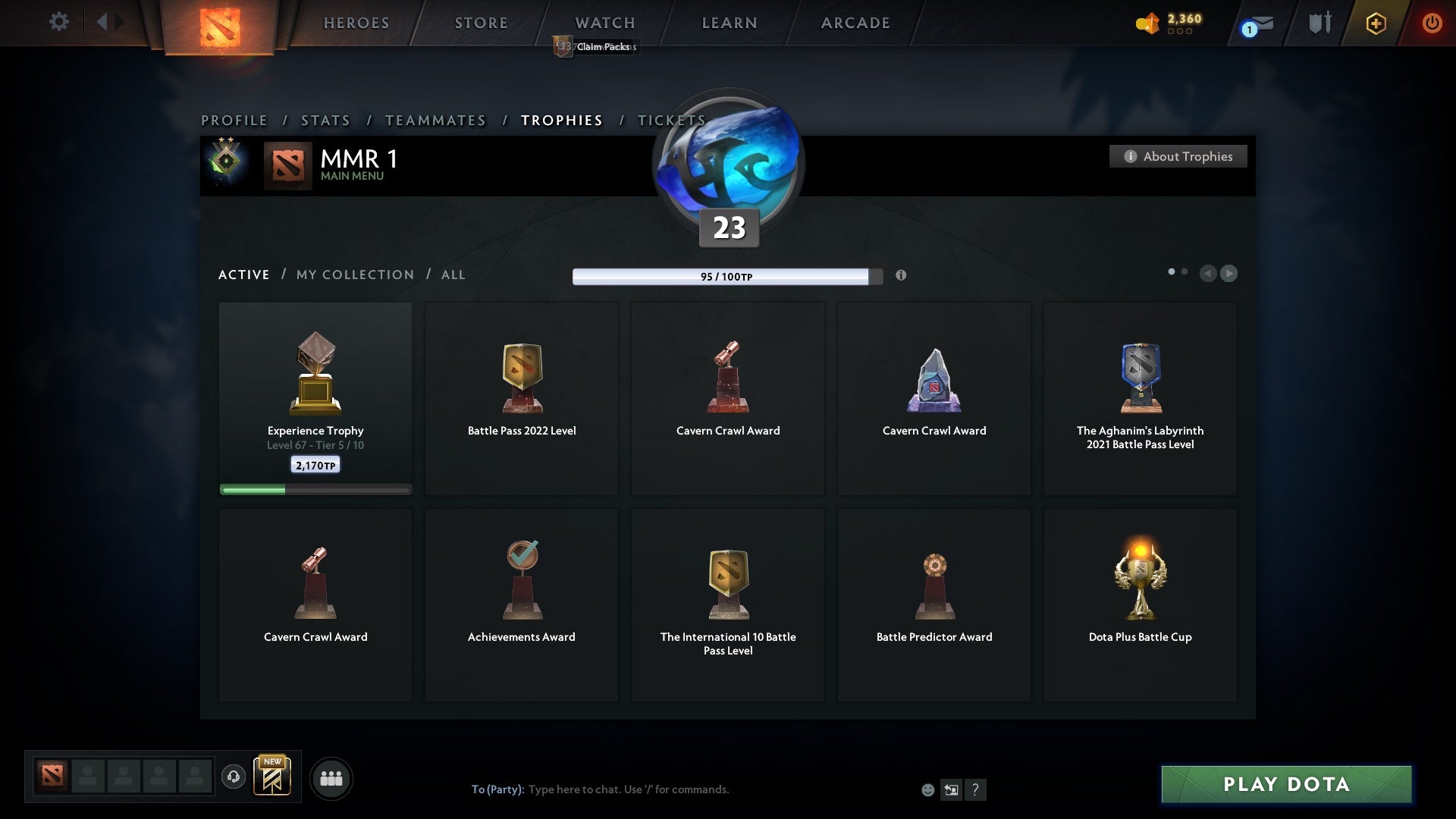Click the 95/100 TP progress bar
This screenshot has width=1456, height=819.
click(x=726, y=276)
